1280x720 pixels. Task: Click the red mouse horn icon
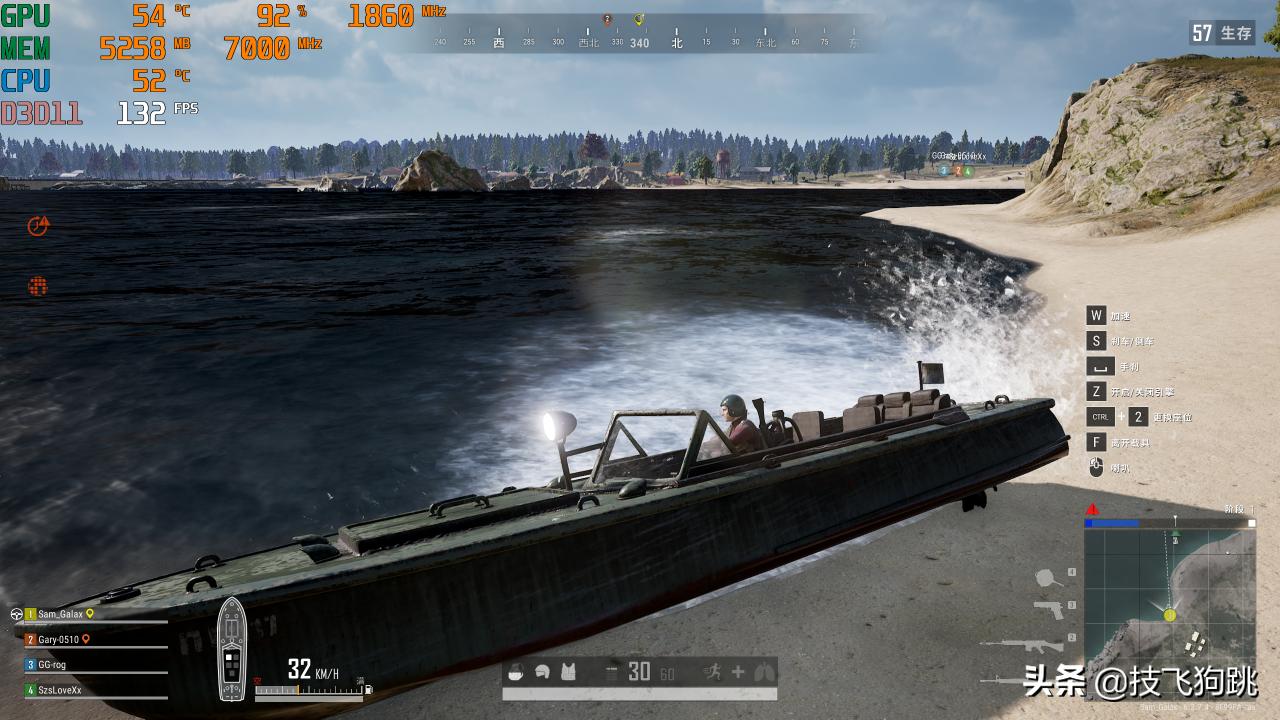[x=1096, y=467]
